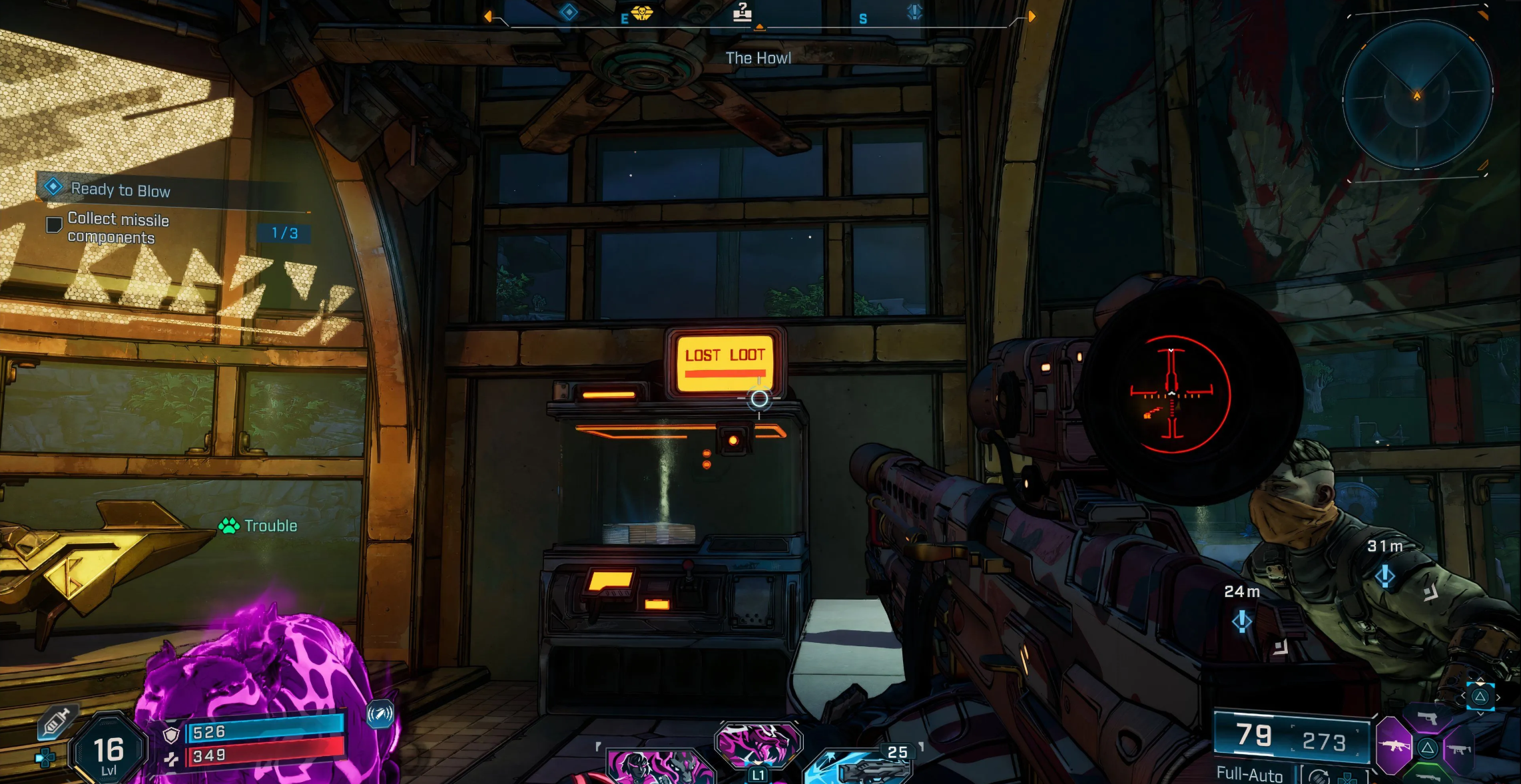Switch to the pistol weapon slot
Image resolution: width=1521 pixels, height=784 pixels.
click(1426, 718)
